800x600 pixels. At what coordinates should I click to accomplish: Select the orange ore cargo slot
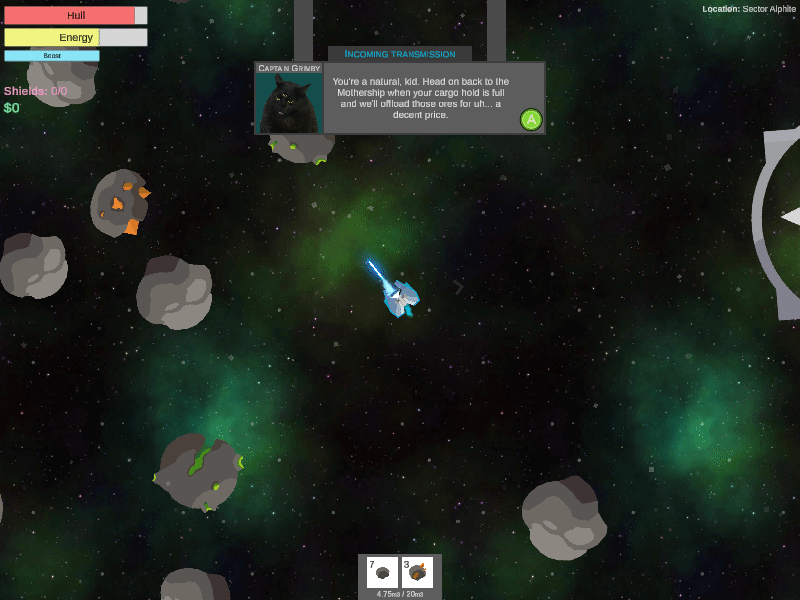(417, 572)
